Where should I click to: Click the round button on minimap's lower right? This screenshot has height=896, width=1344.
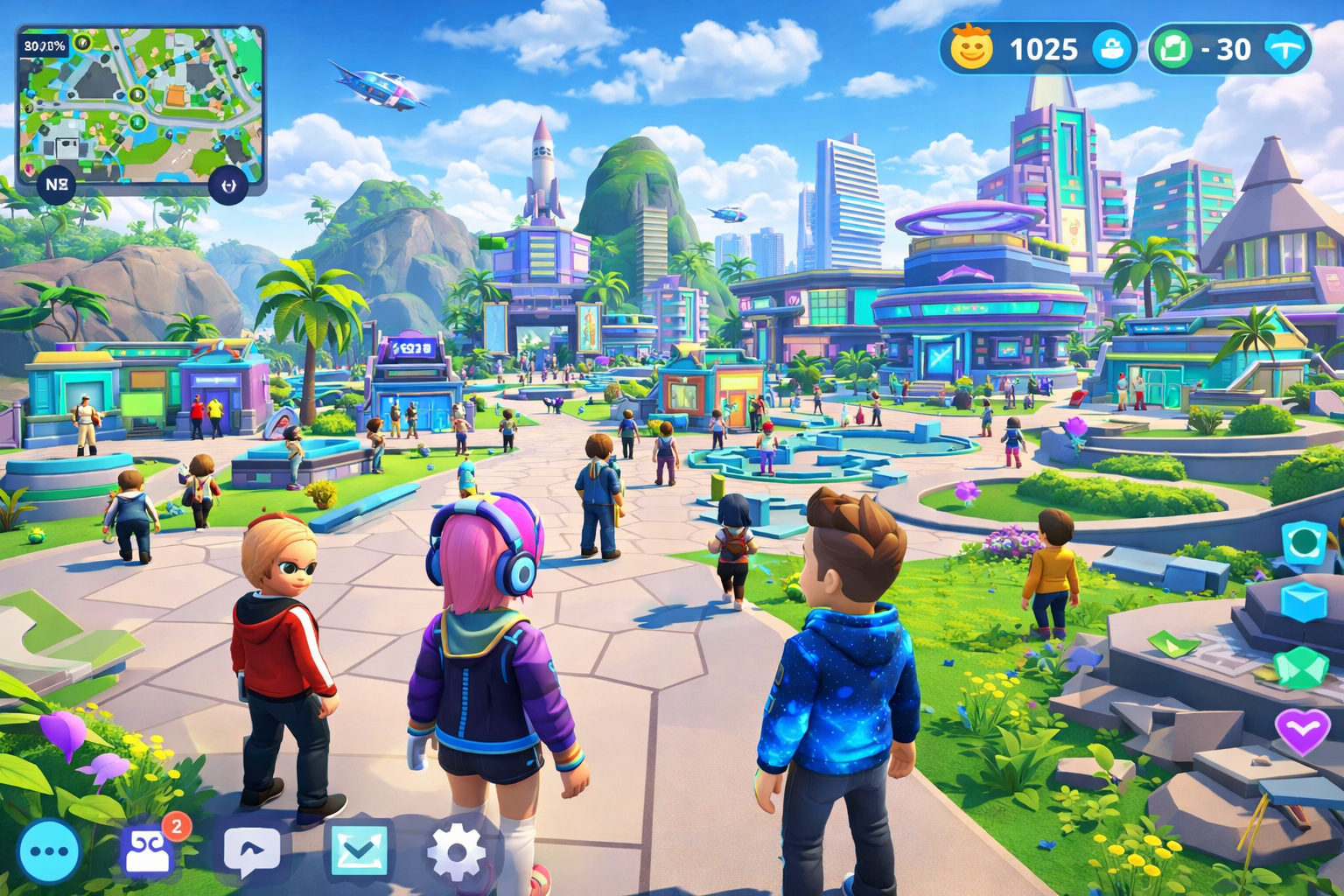tap(228, 185)
